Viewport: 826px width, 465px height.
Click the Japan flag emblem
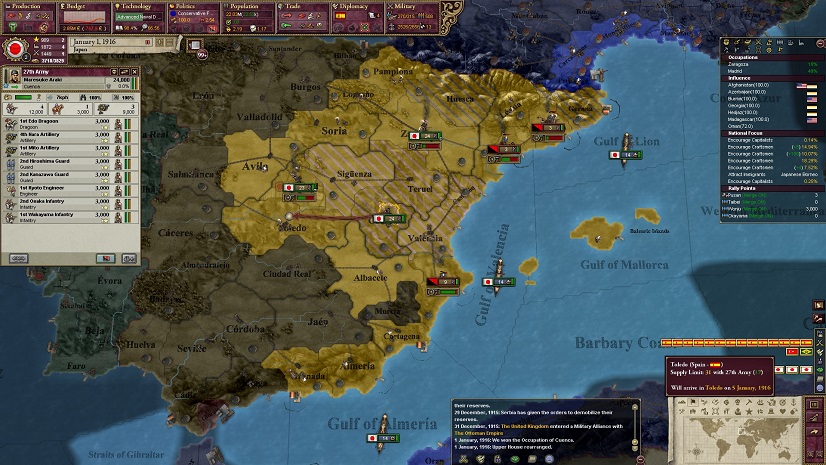pos(16,48)
